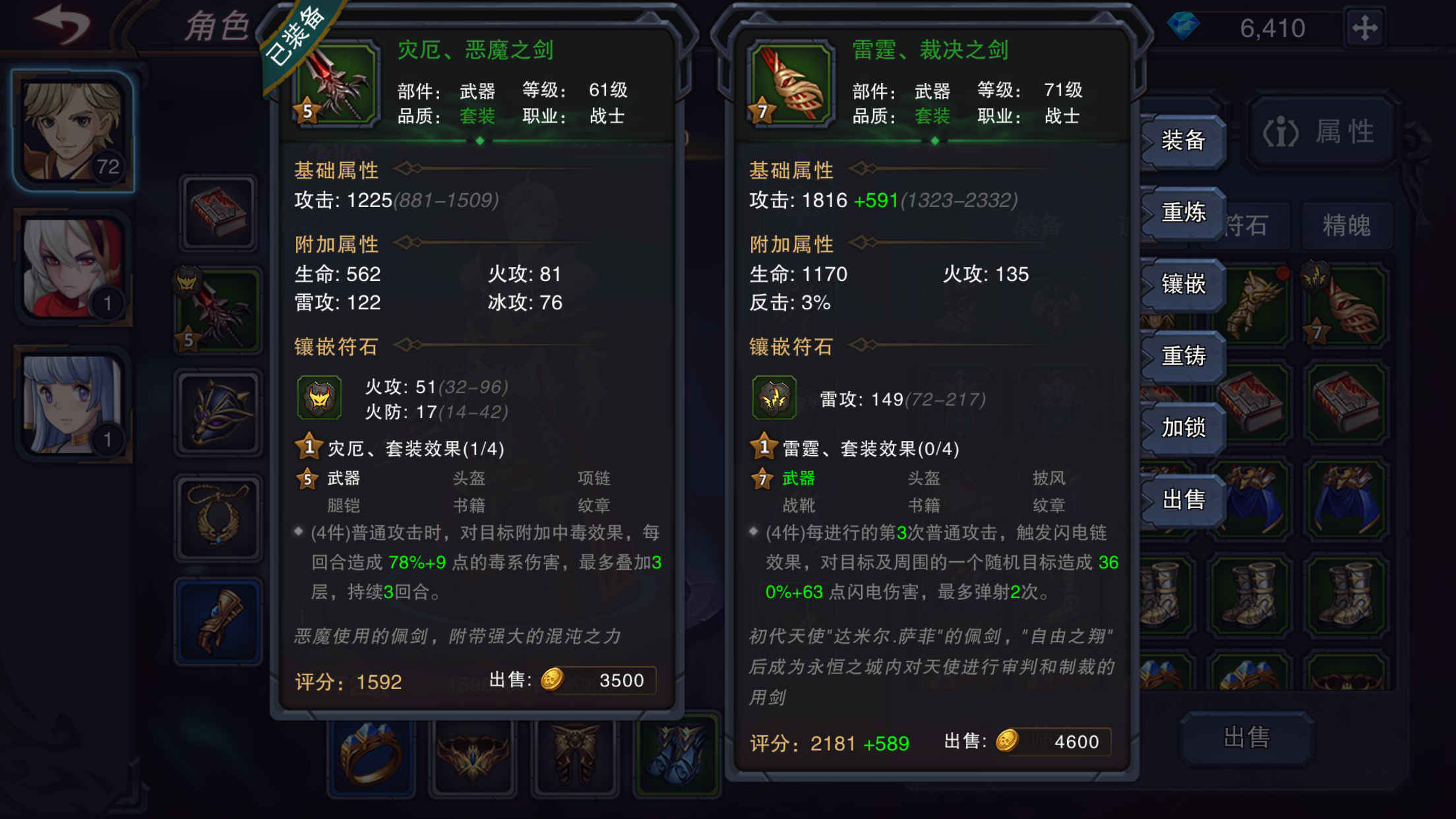Select the necklace item in the left column

[218, 518]
